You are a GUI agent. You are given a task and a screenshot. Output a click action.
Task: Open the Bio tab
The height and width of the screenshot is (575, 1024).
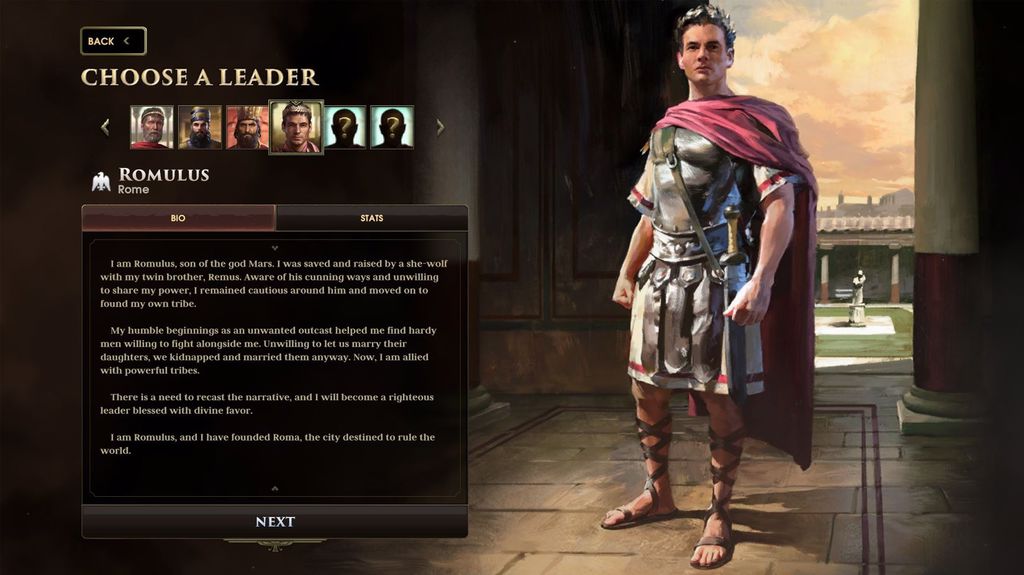pos(178,218)
